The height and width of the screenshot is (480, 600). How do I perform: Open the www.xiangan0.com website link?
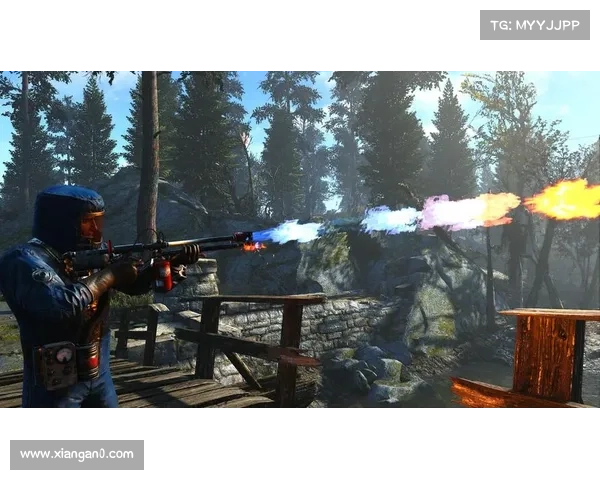click(x=76, y=455)
